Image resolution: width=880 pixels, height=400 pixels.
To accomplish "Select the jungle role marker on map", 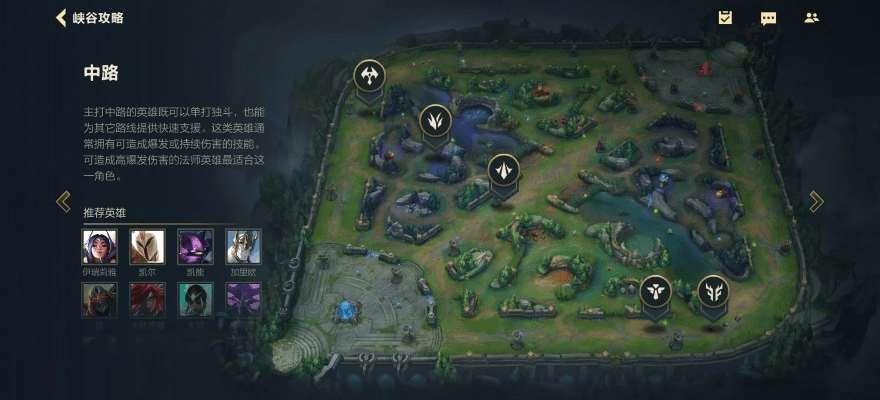I will (435, 121).
